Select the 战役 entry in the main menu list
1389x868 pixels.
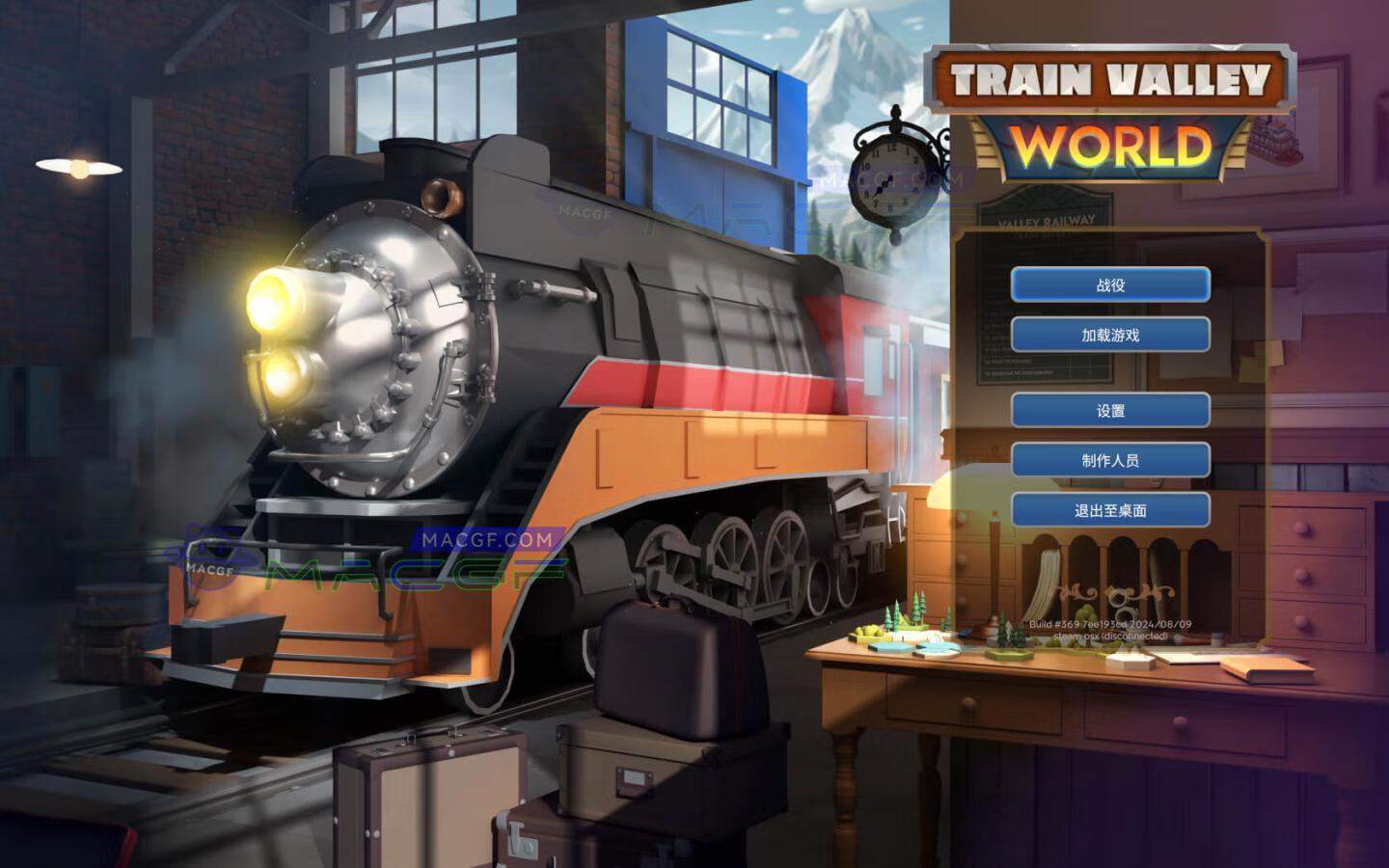[1109, 286]
